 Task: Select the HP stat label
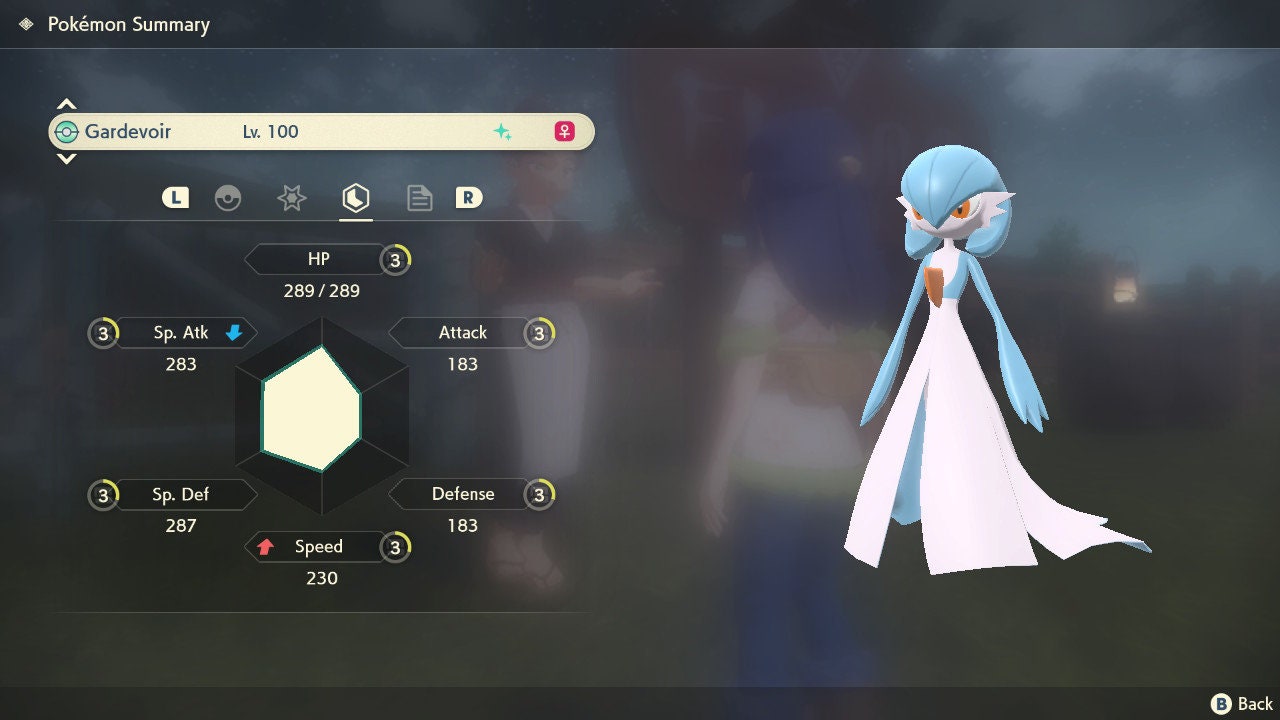pyautogui.click(x=316, y=260)
